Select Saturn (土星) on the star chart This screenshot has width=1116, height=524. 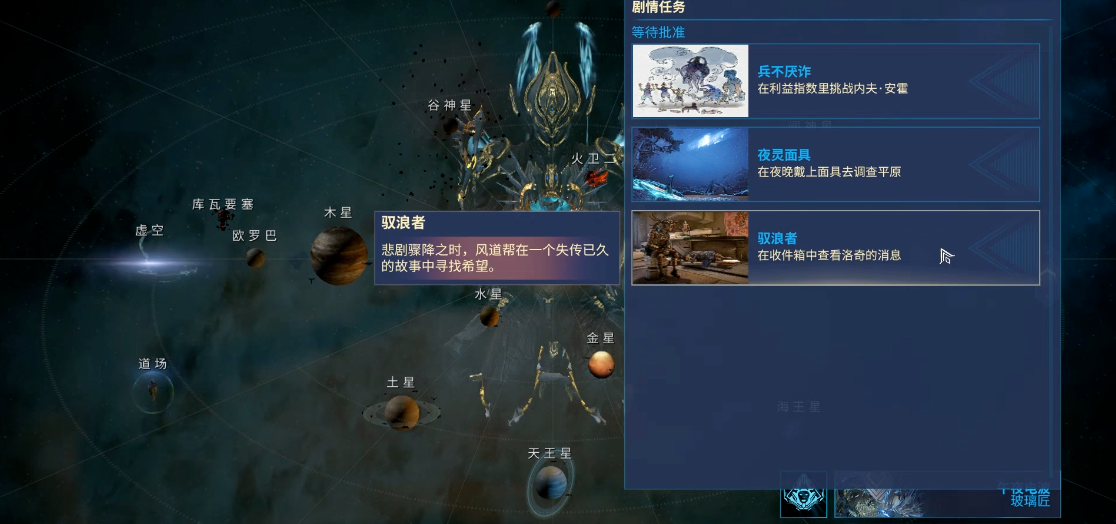tap(401, 411)
